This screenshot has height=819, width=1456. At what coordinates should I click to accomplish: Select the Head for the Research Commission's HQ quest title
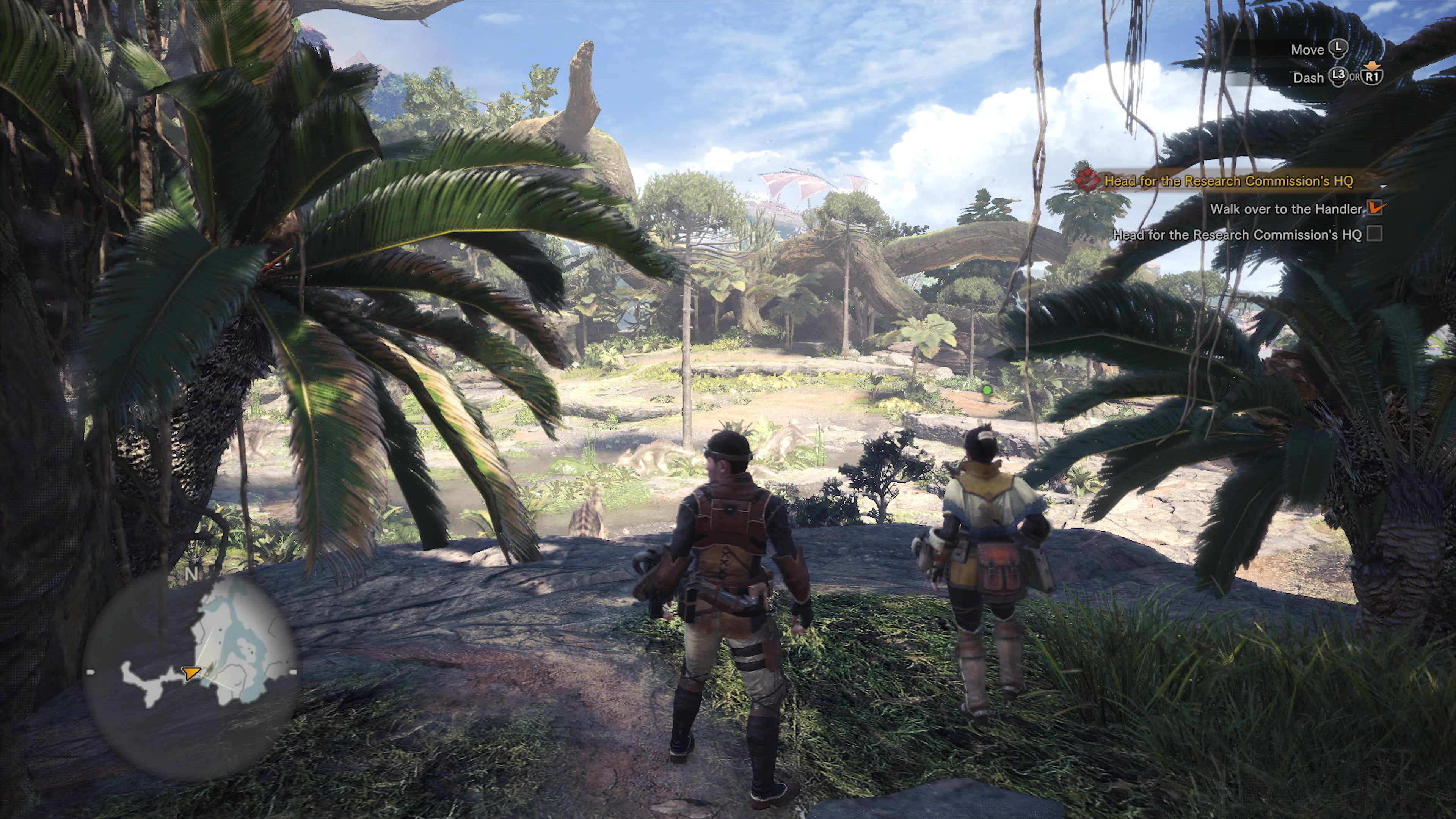1228,182
